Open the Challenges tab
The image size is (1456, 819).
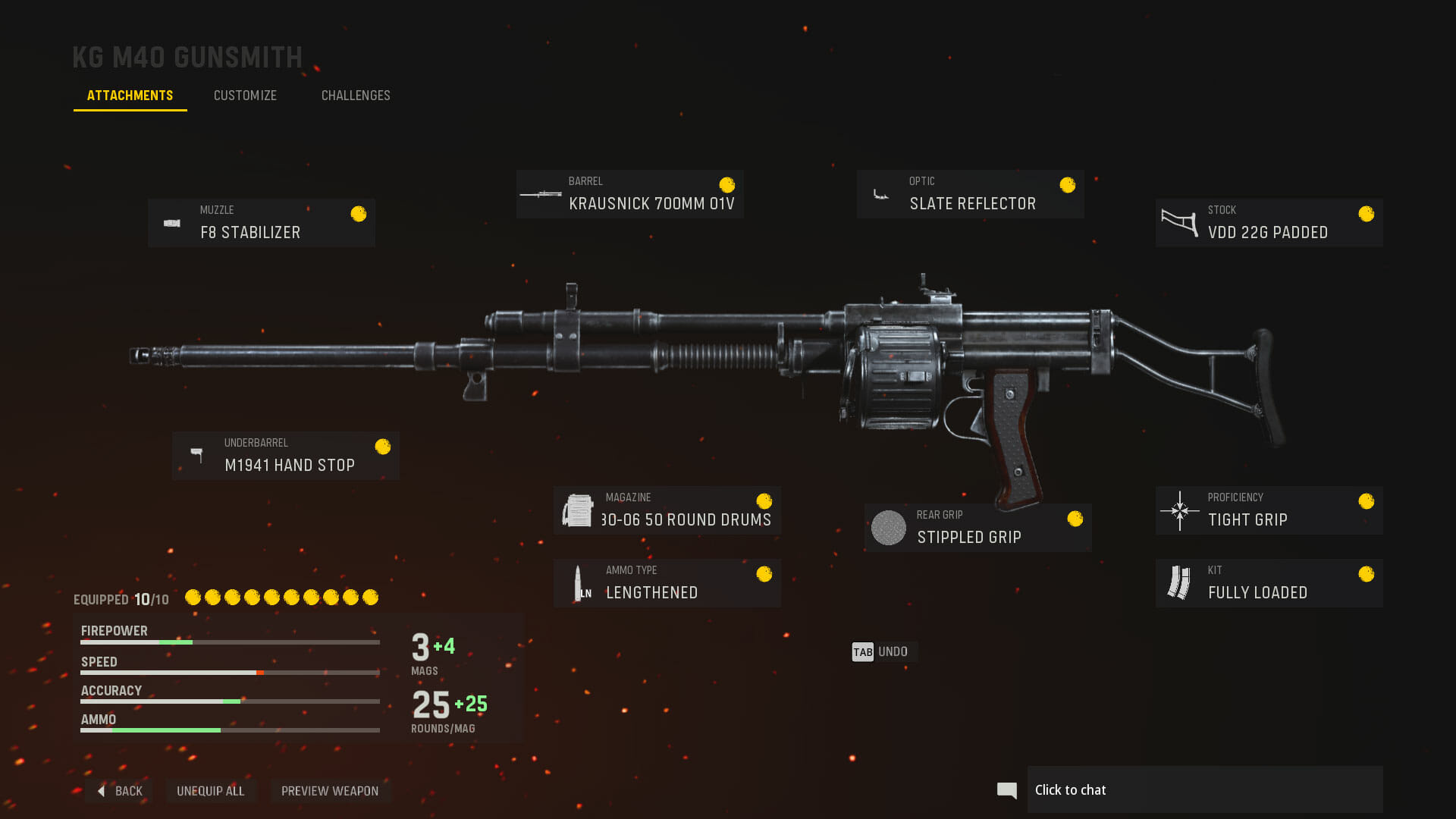click(x=356, y=96)
